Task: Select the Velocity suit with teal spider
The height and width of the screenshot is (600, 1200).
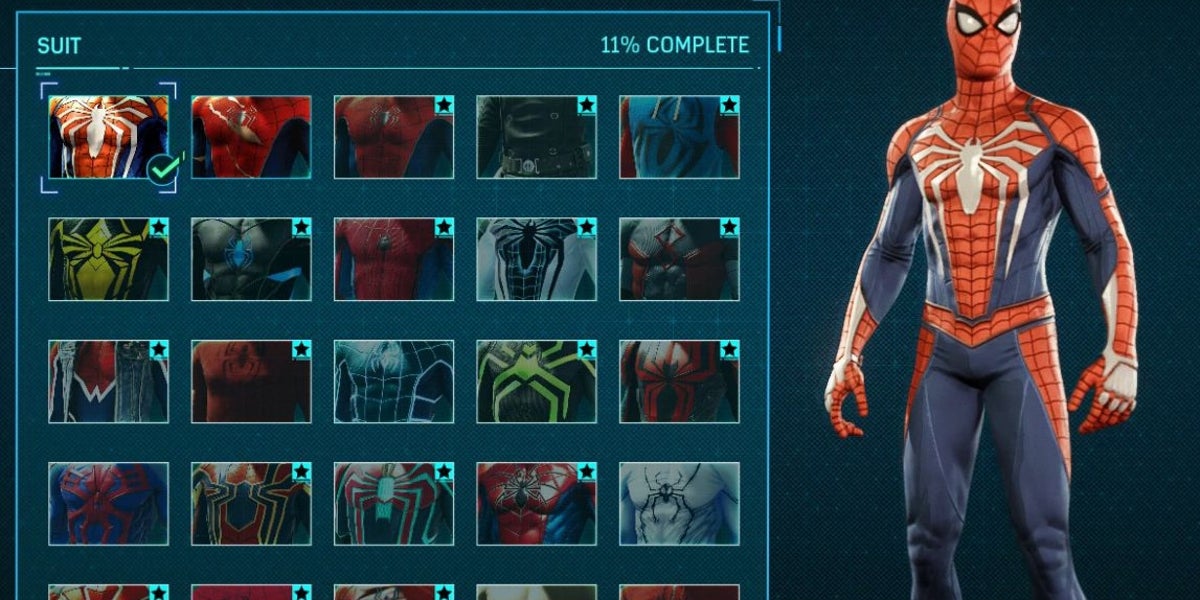Action: click(393, 503)
